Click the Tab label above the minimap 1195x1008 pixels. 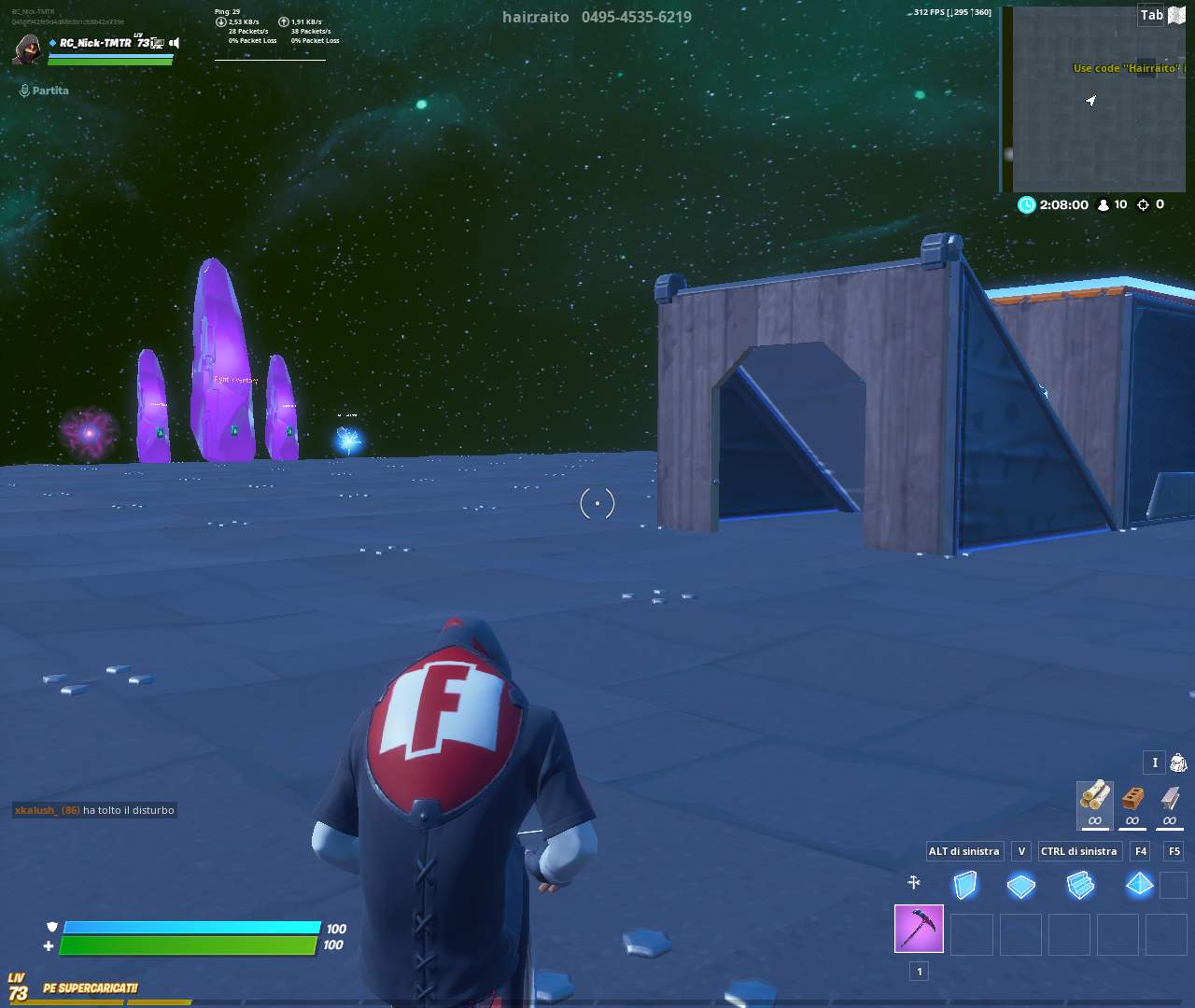(x=1151, y=15)
